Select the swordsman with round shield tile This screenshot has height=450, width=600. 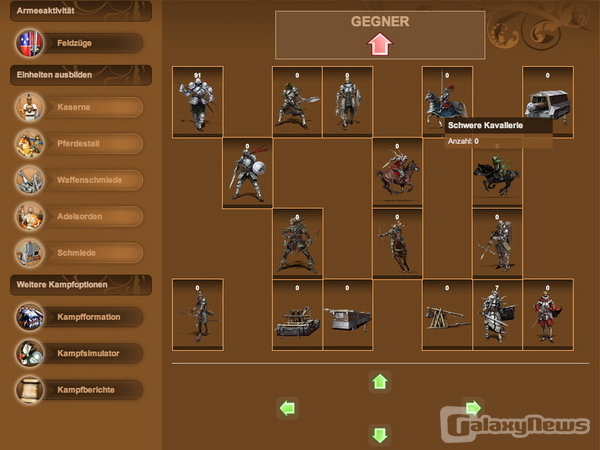tap(247, 173)
